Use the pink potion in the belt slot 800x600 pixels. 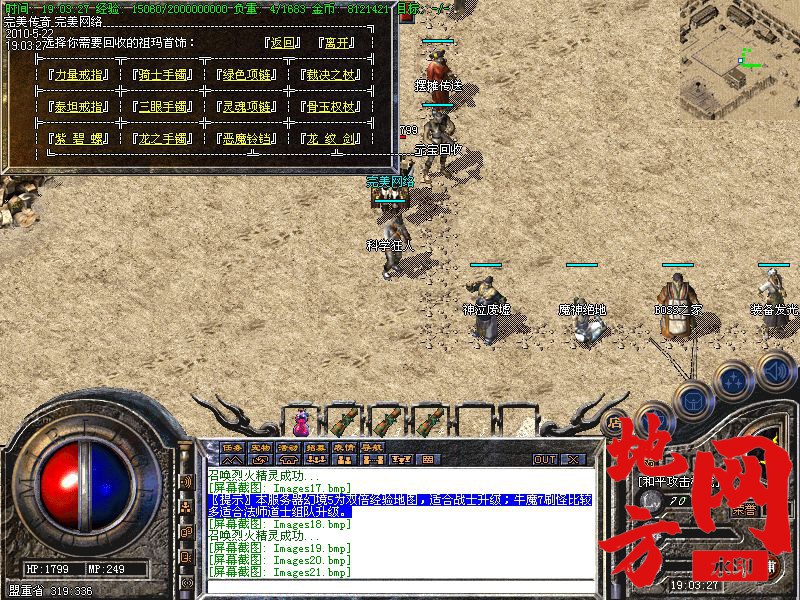301,417
